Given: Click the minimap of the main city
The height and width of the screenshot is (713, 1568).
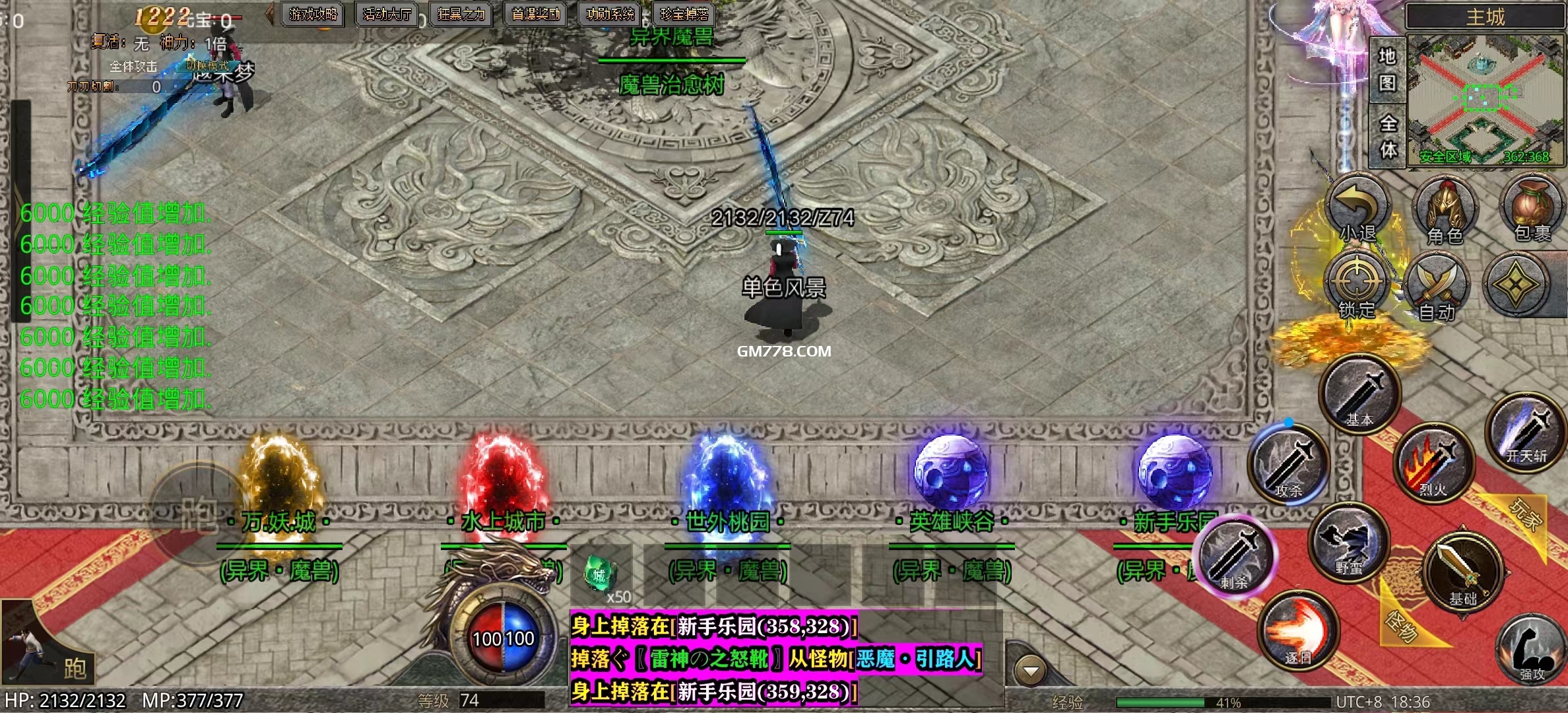Looking at the screenshot, I should (x=1485, y=99).
